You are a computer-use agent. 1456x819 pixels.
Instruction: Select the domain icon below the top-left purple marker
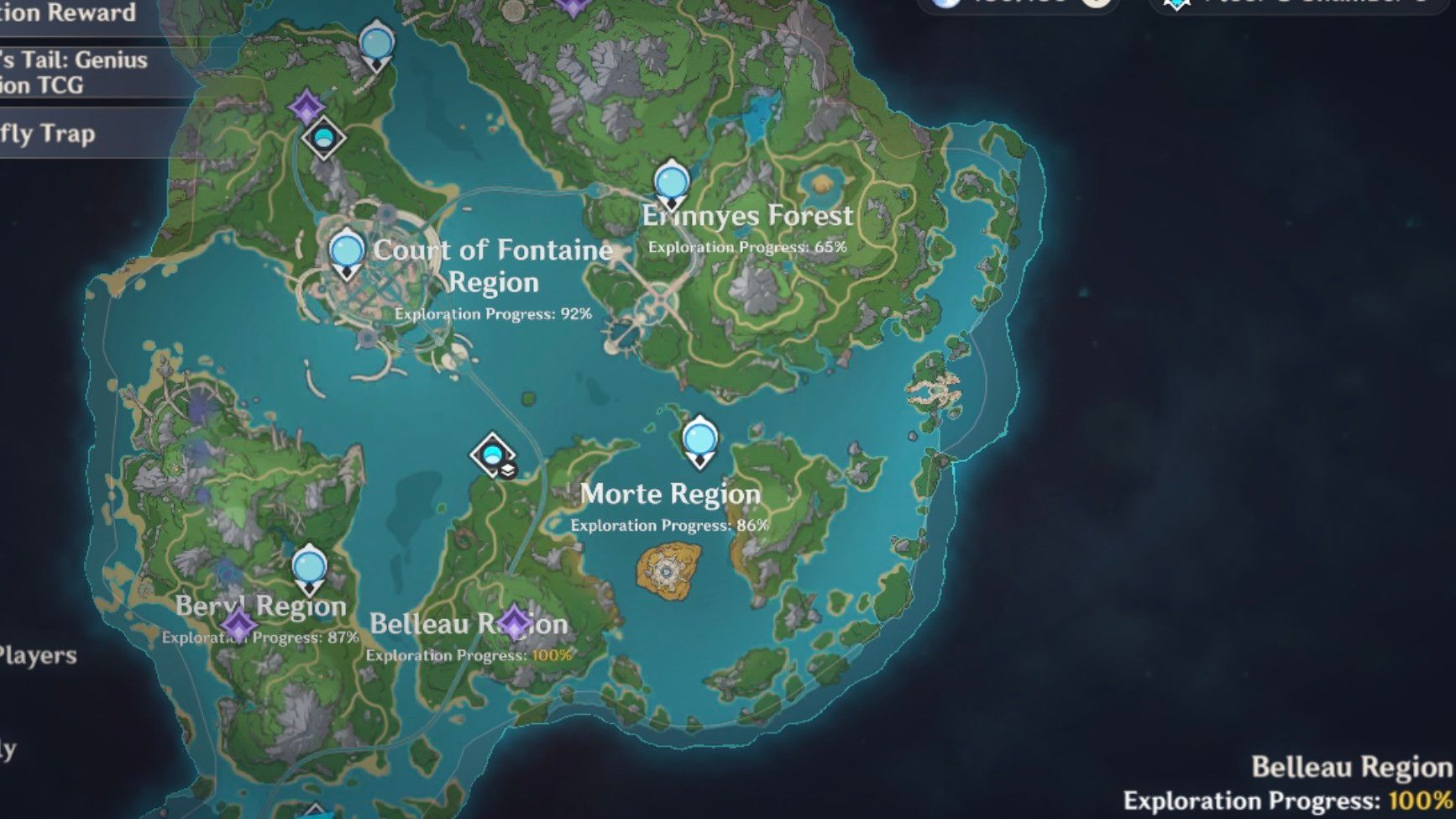coord(323,139)
